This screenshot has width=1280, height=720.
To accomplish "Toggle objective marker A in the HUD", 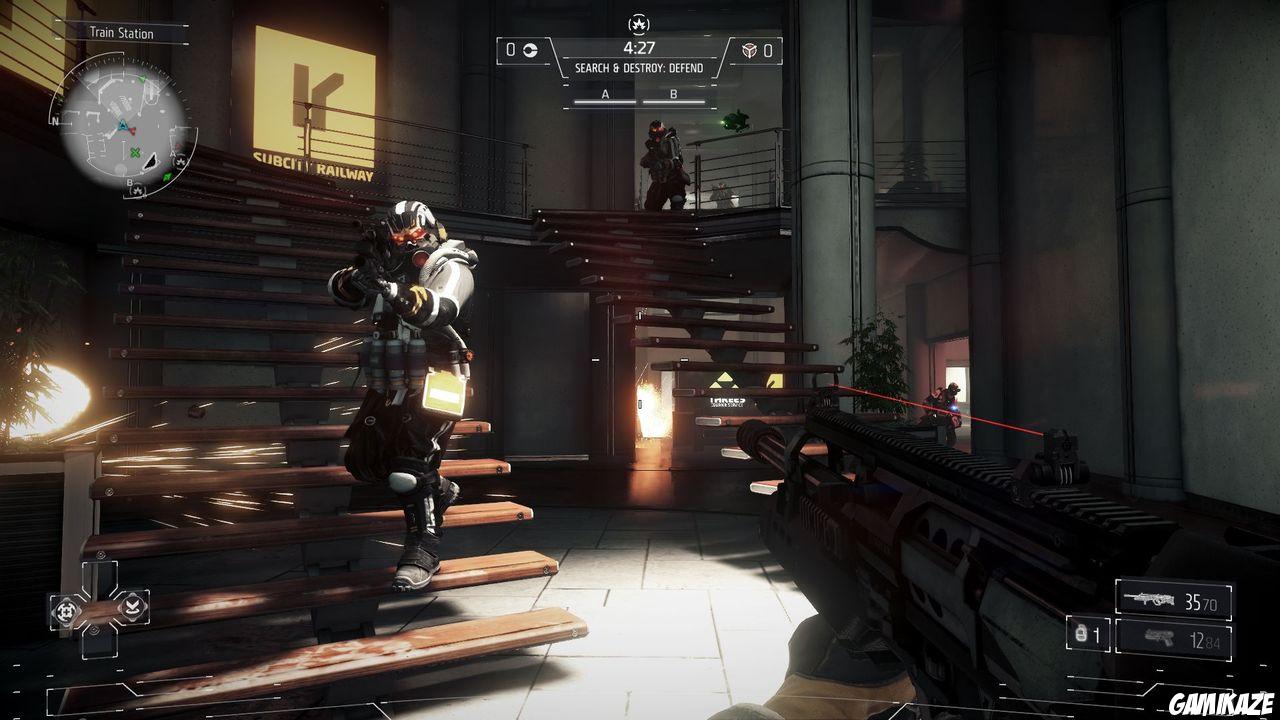I will pyautogui.click(x=603, y=94).
